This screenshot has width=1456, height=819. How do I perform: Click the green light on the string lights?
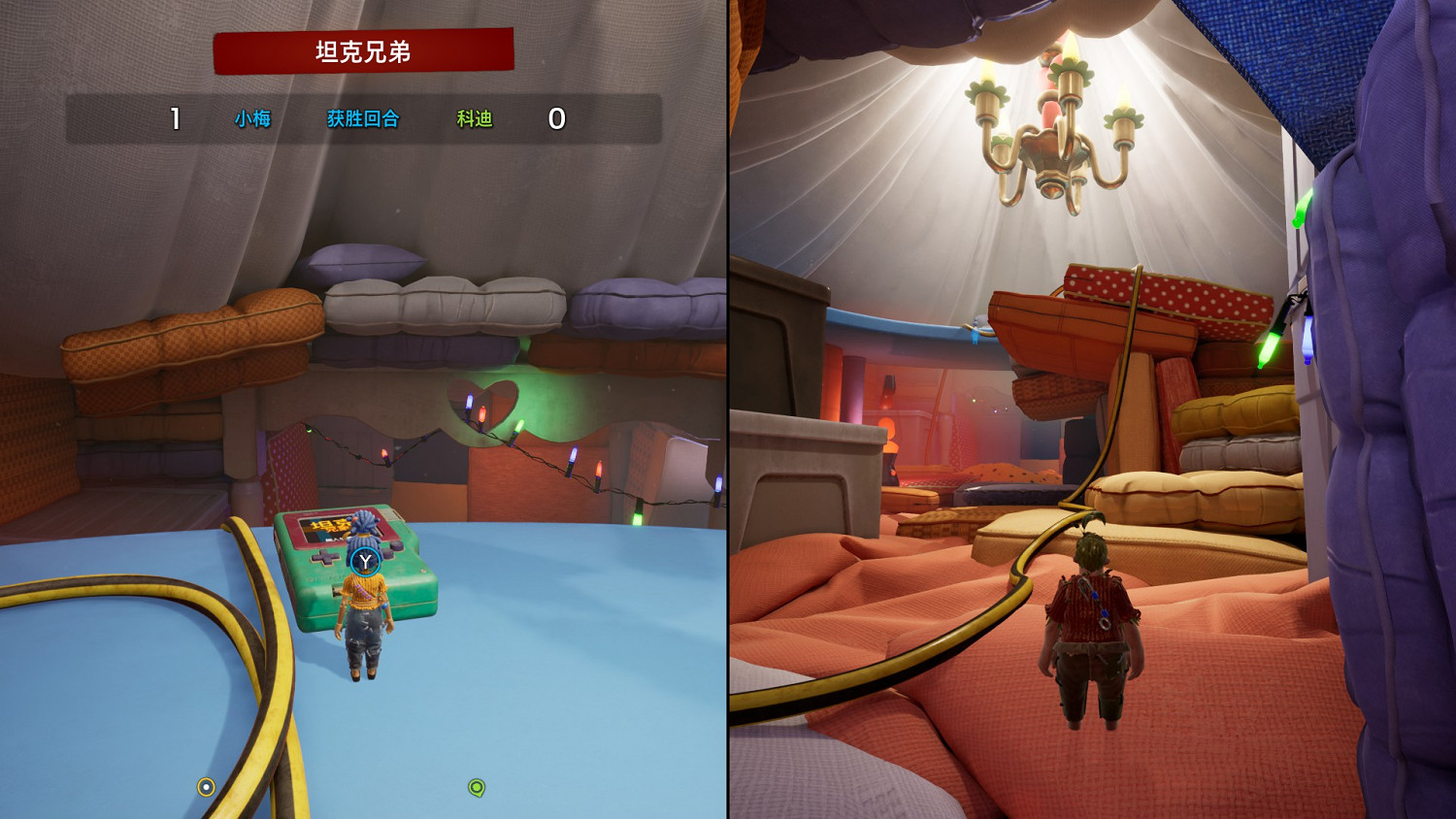520,425
